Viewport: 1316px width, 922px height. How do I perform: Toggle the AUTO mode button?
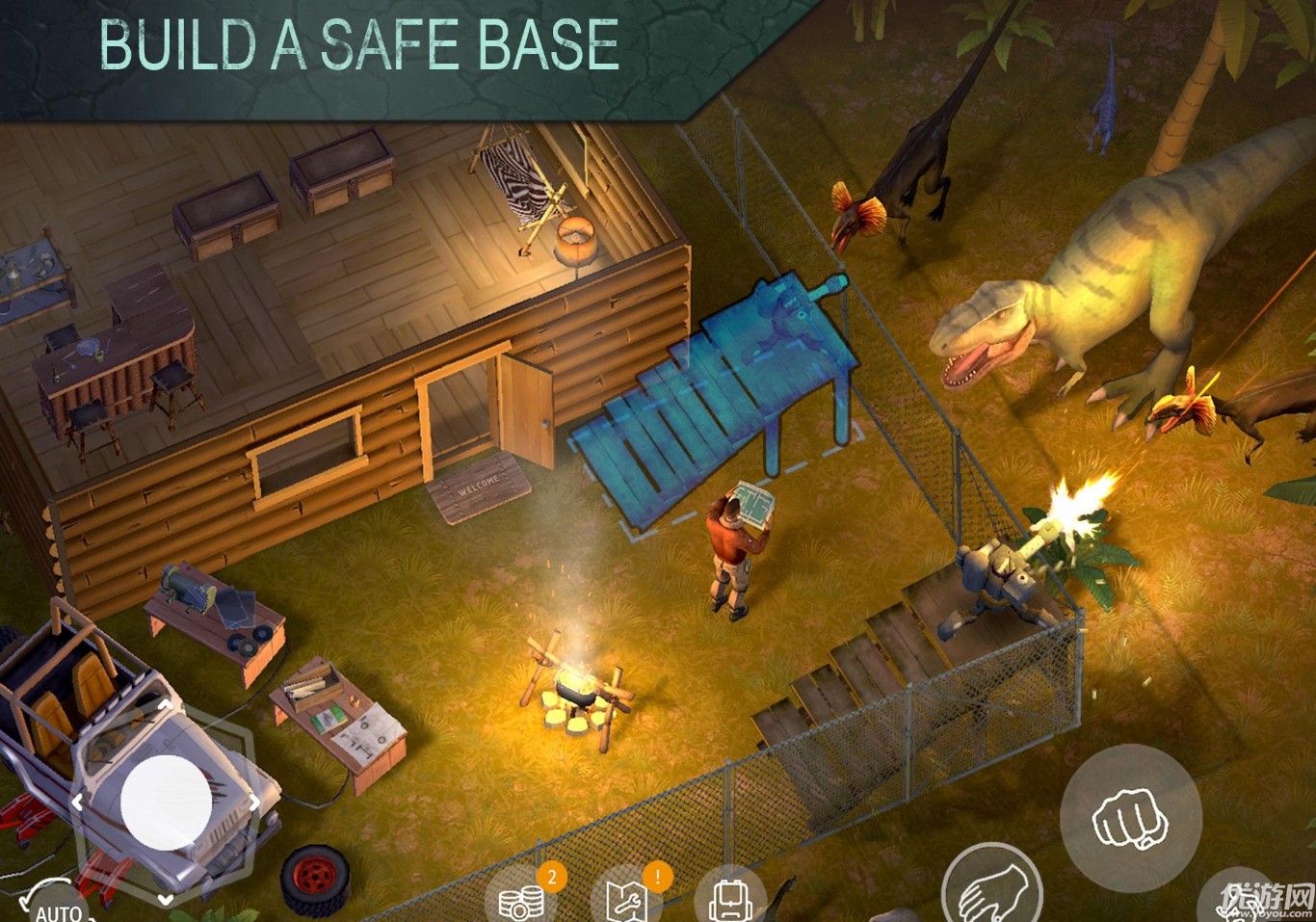point(56,906)
